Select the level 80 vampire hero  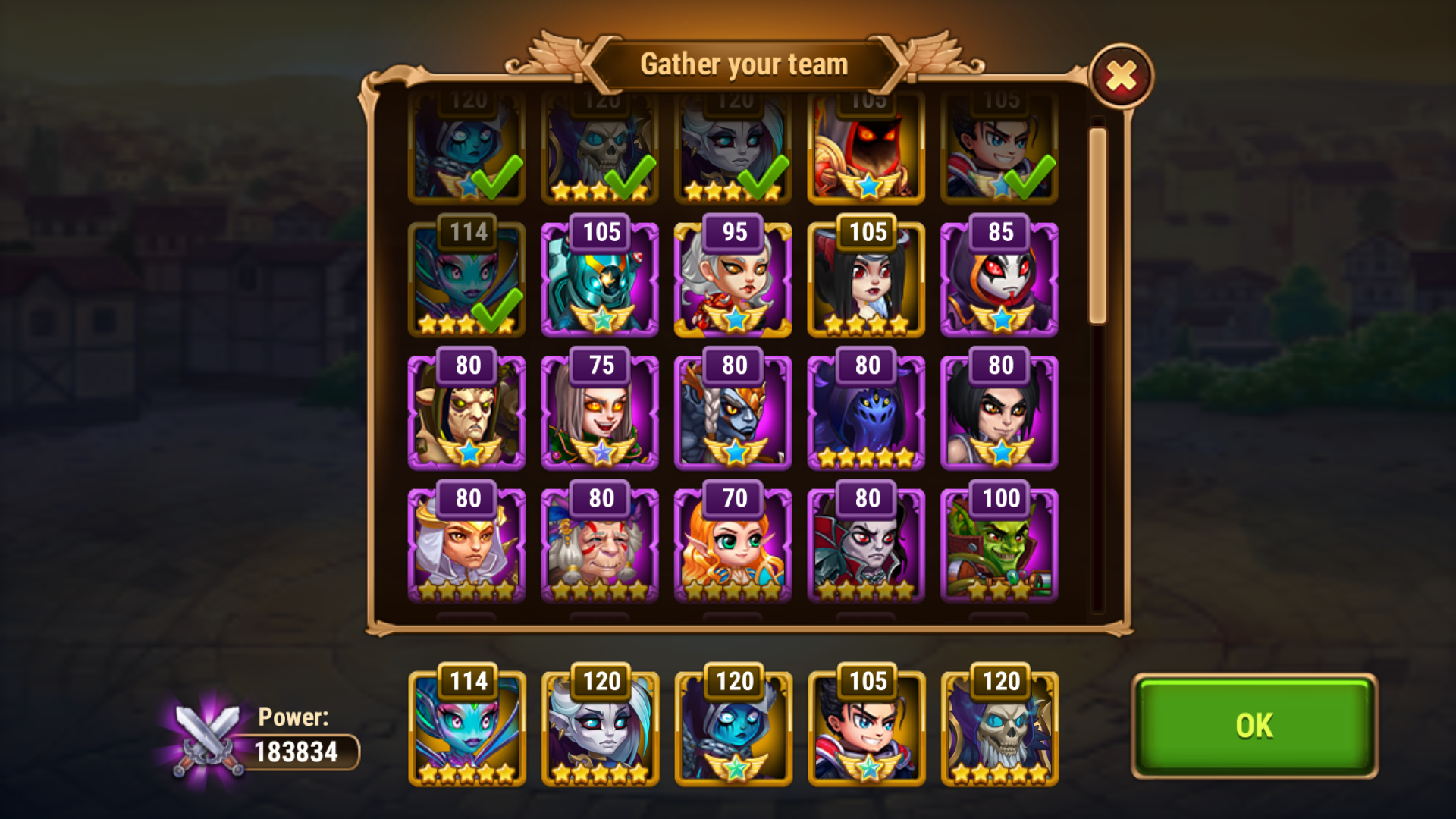865,546
